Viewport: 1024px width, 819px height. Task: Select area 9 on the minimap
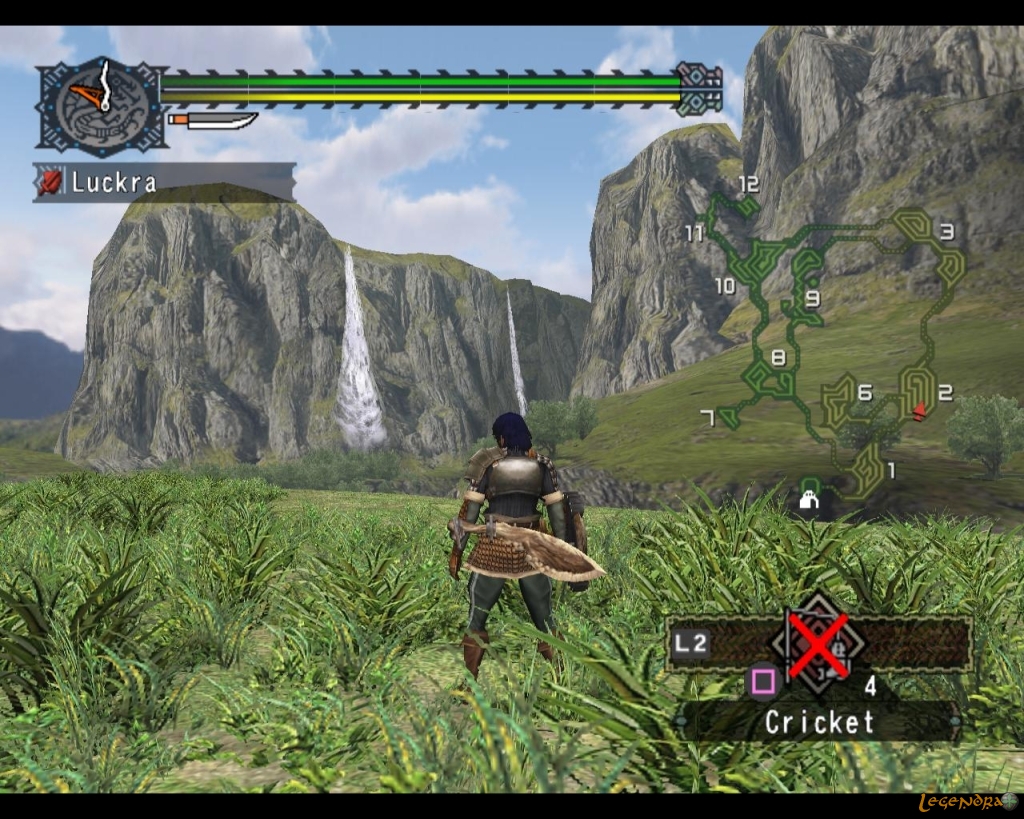812,297
